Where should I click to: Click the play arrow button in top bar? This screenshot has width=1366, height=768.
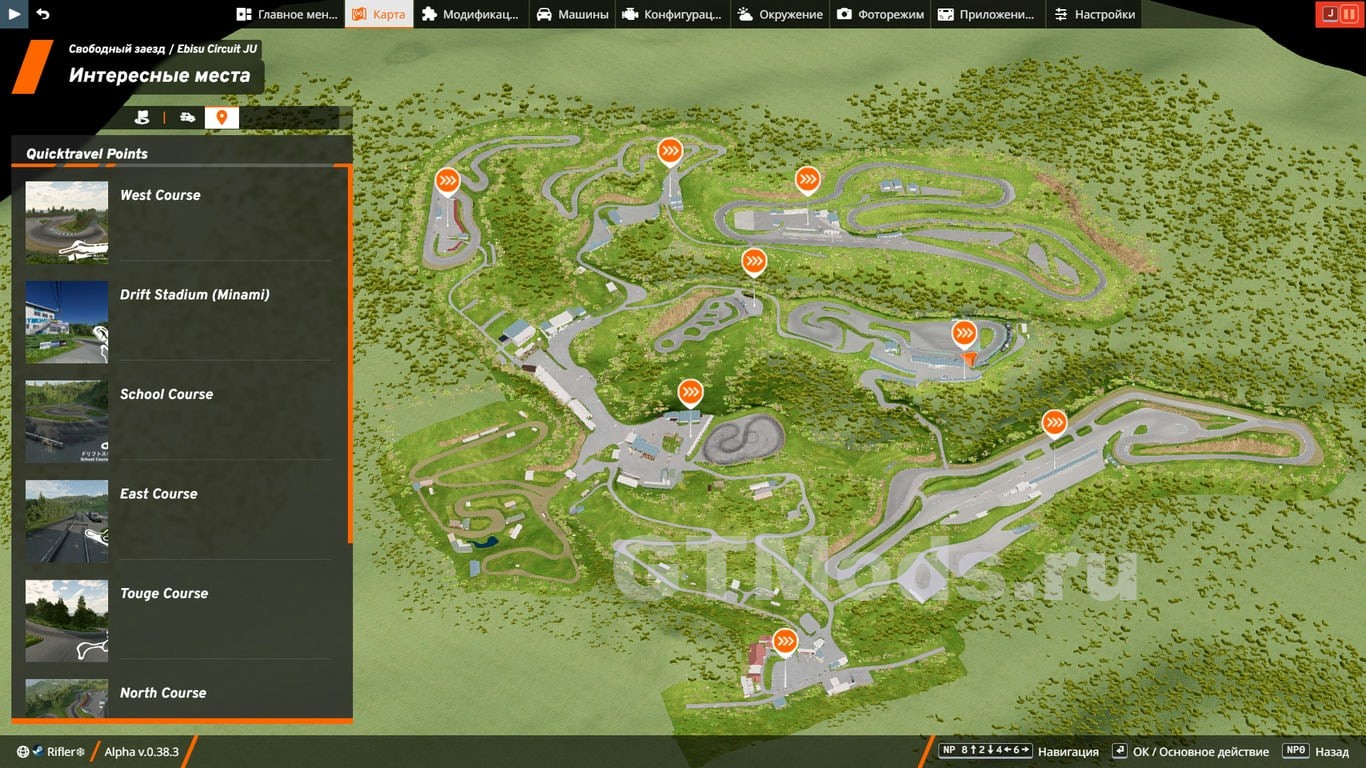point(14,14)
